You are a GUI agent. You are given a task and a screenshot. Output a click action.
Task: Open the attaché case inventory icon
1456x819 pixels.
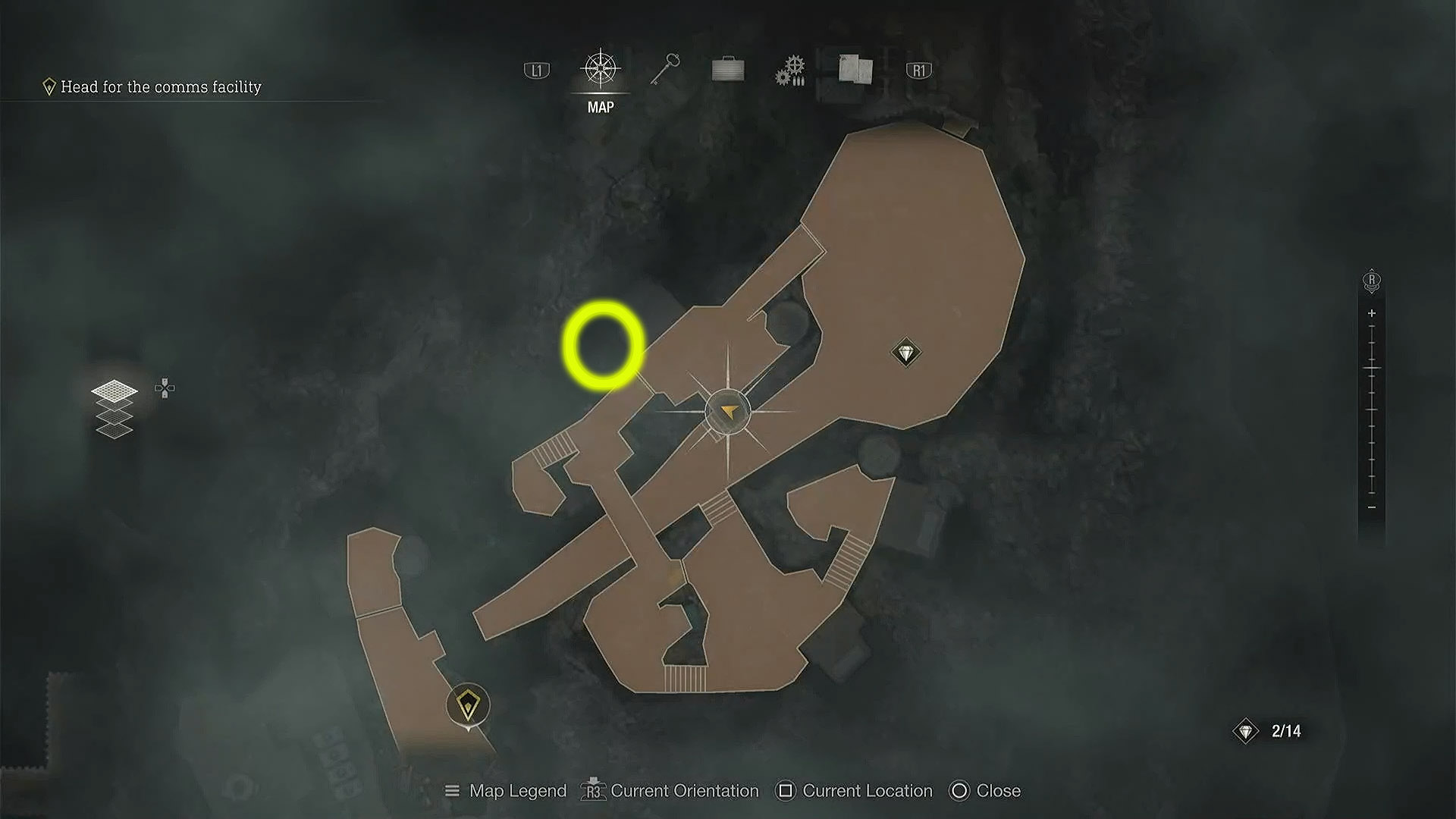726,68
